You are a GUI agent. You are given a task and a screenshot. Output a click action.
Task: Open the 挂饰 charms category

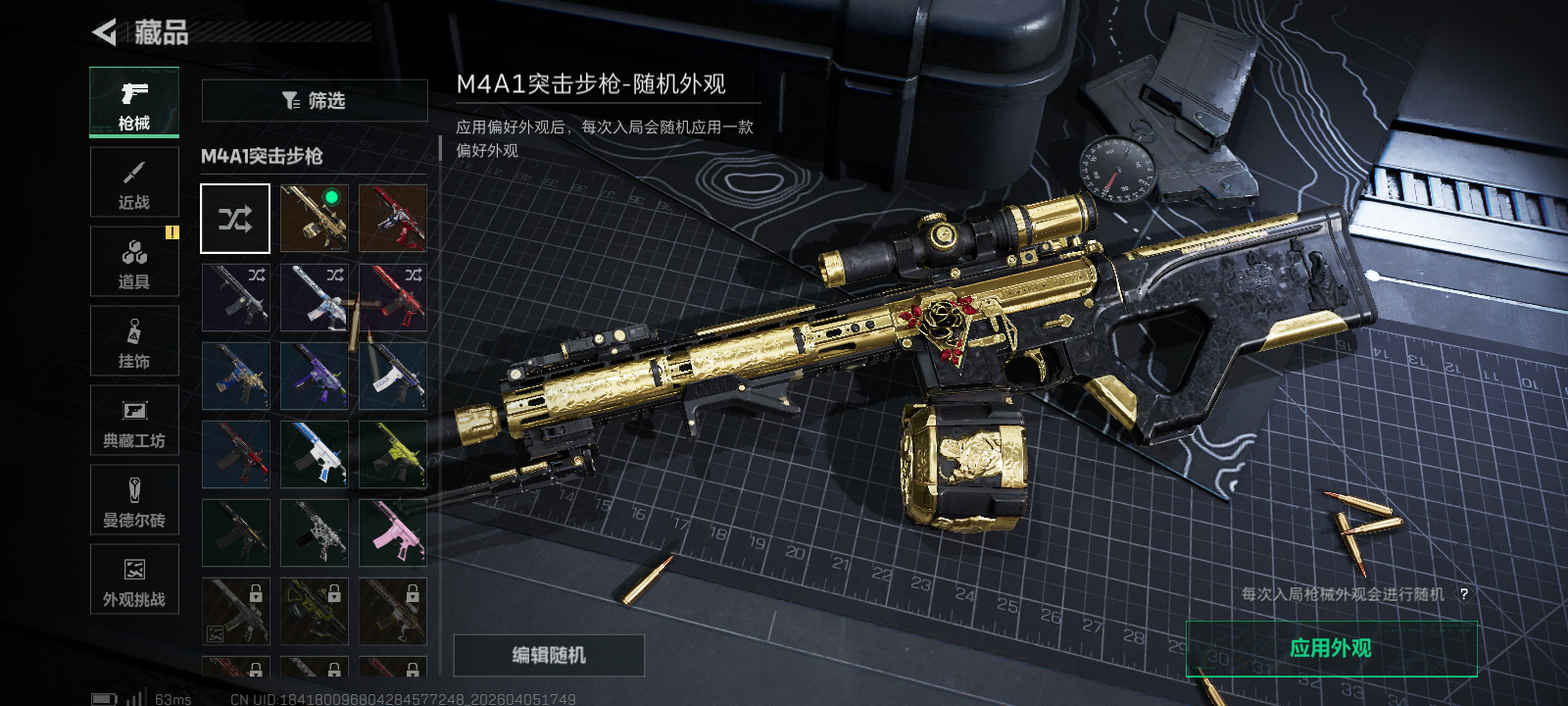134,340
